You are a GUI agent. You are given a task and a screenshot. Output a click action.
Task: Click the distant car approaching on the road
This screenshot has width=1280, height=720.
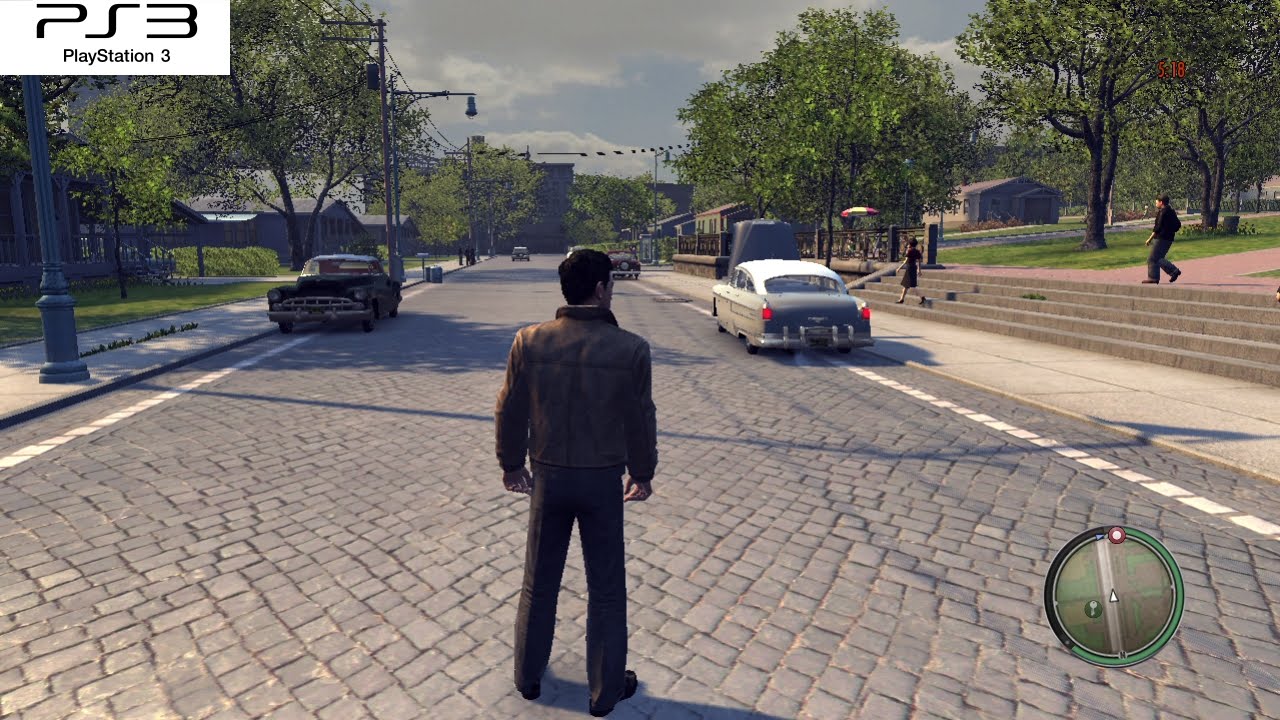click(520, 256)
